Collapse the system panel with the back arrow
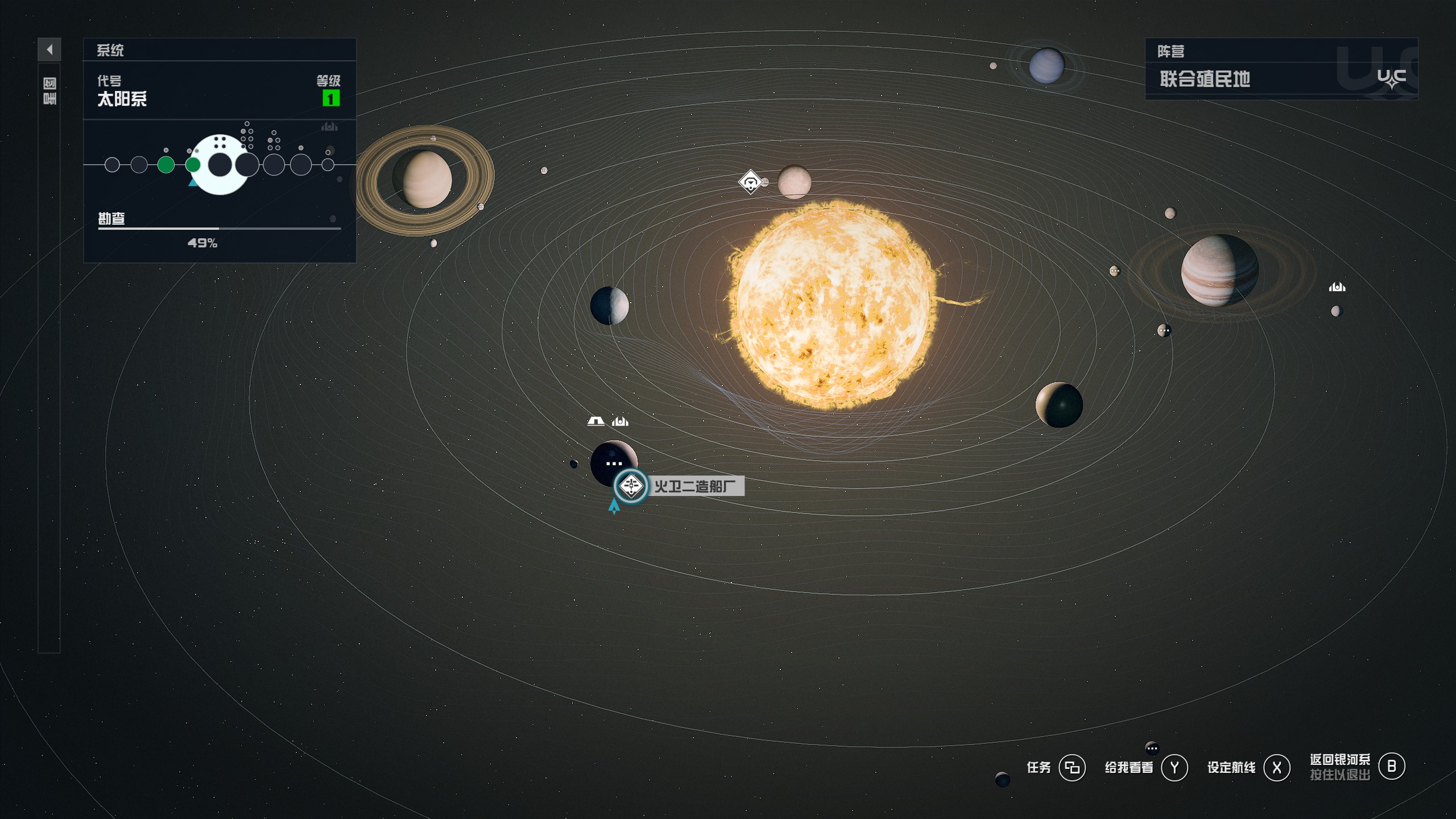 pos(49,50)
